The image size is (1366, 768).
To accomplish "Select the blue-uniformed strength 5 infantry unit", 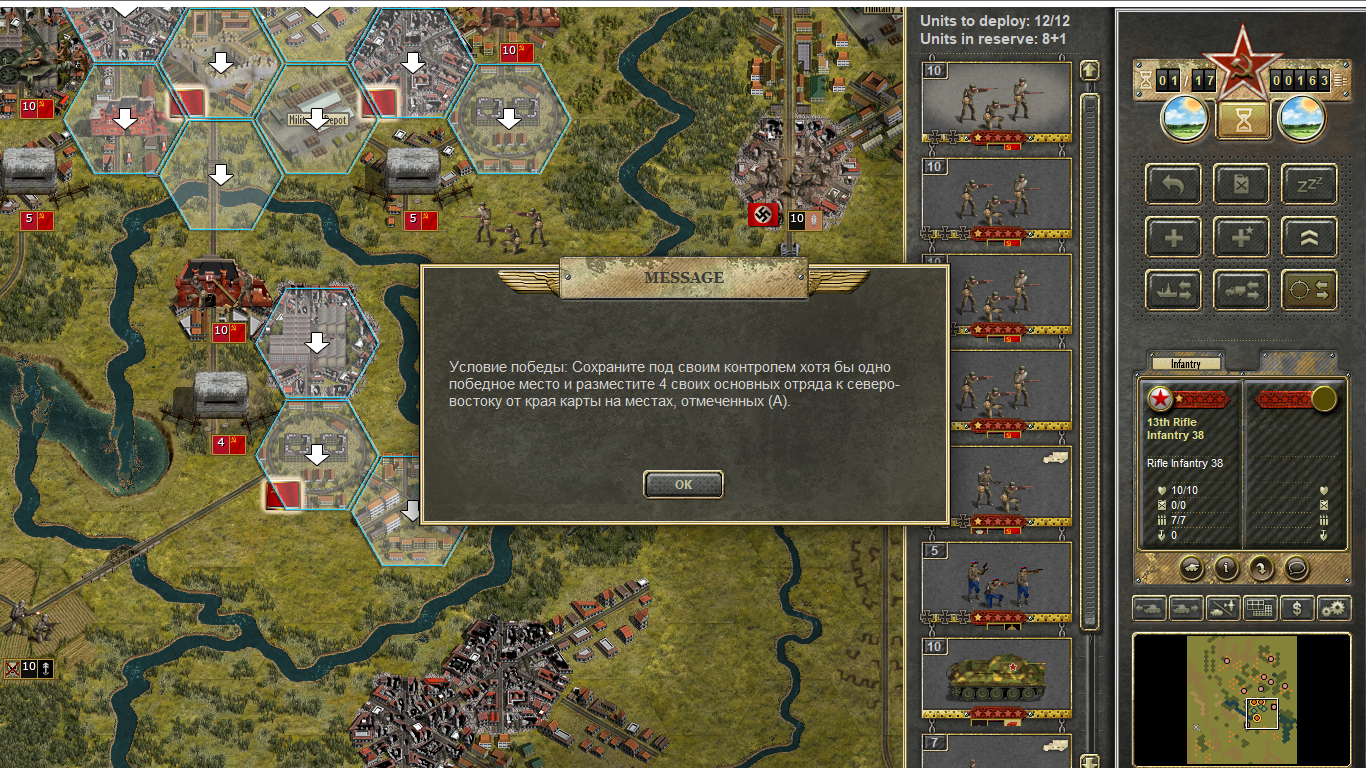I will (x=995, y=580).
